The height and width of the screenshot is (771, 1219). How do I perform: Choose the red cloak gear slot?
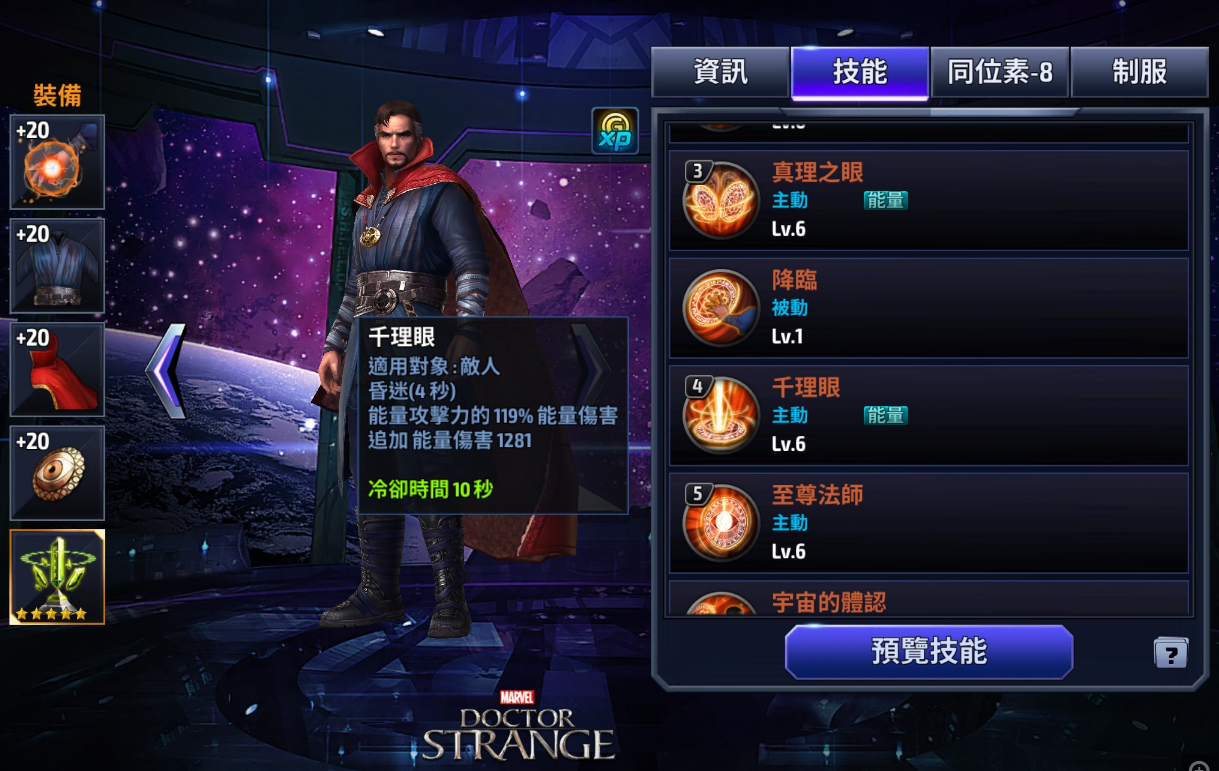57,369
